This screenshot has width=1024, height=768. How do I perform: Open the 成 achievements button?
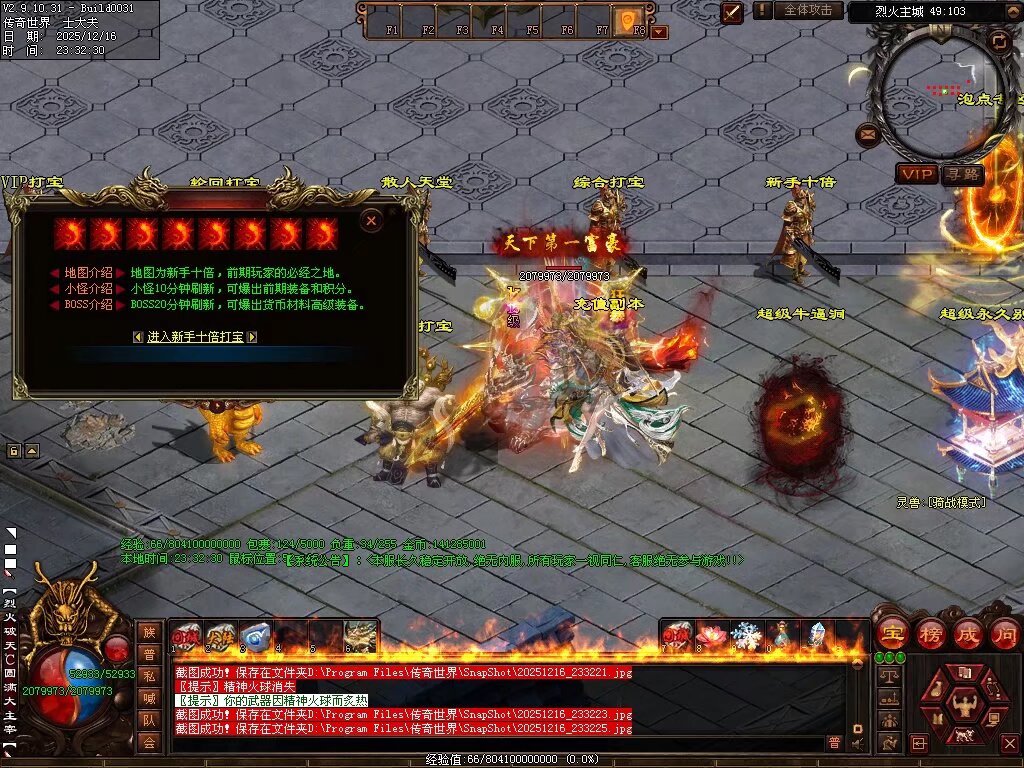coord(968,634)
